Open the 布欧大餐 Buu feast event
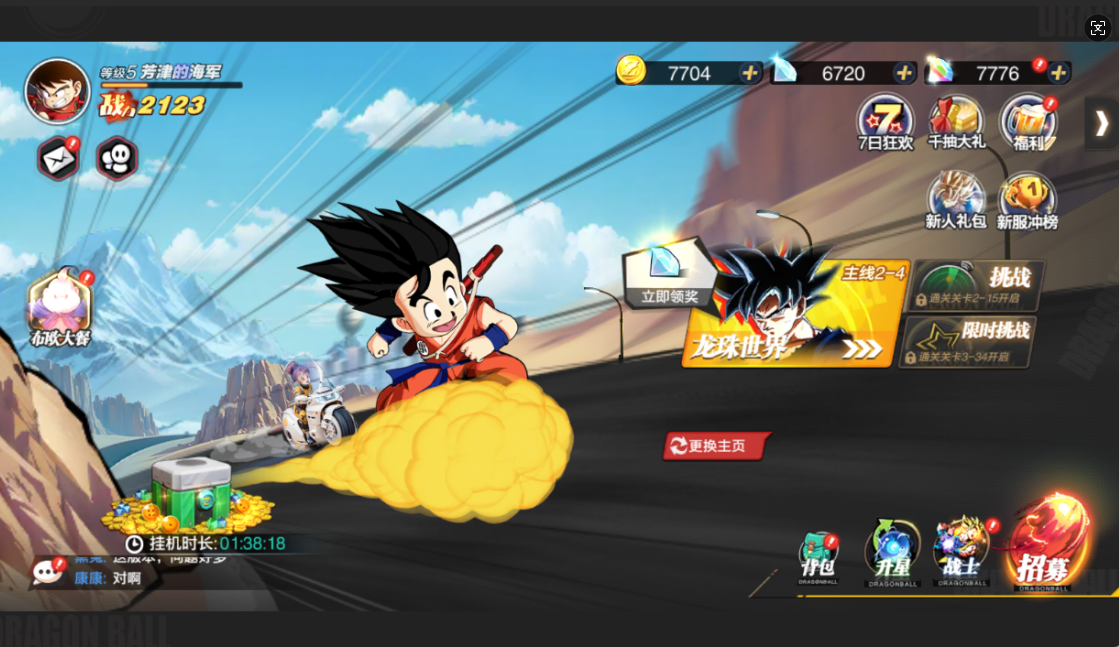The image size is (1119, 647). coord(60,305)
